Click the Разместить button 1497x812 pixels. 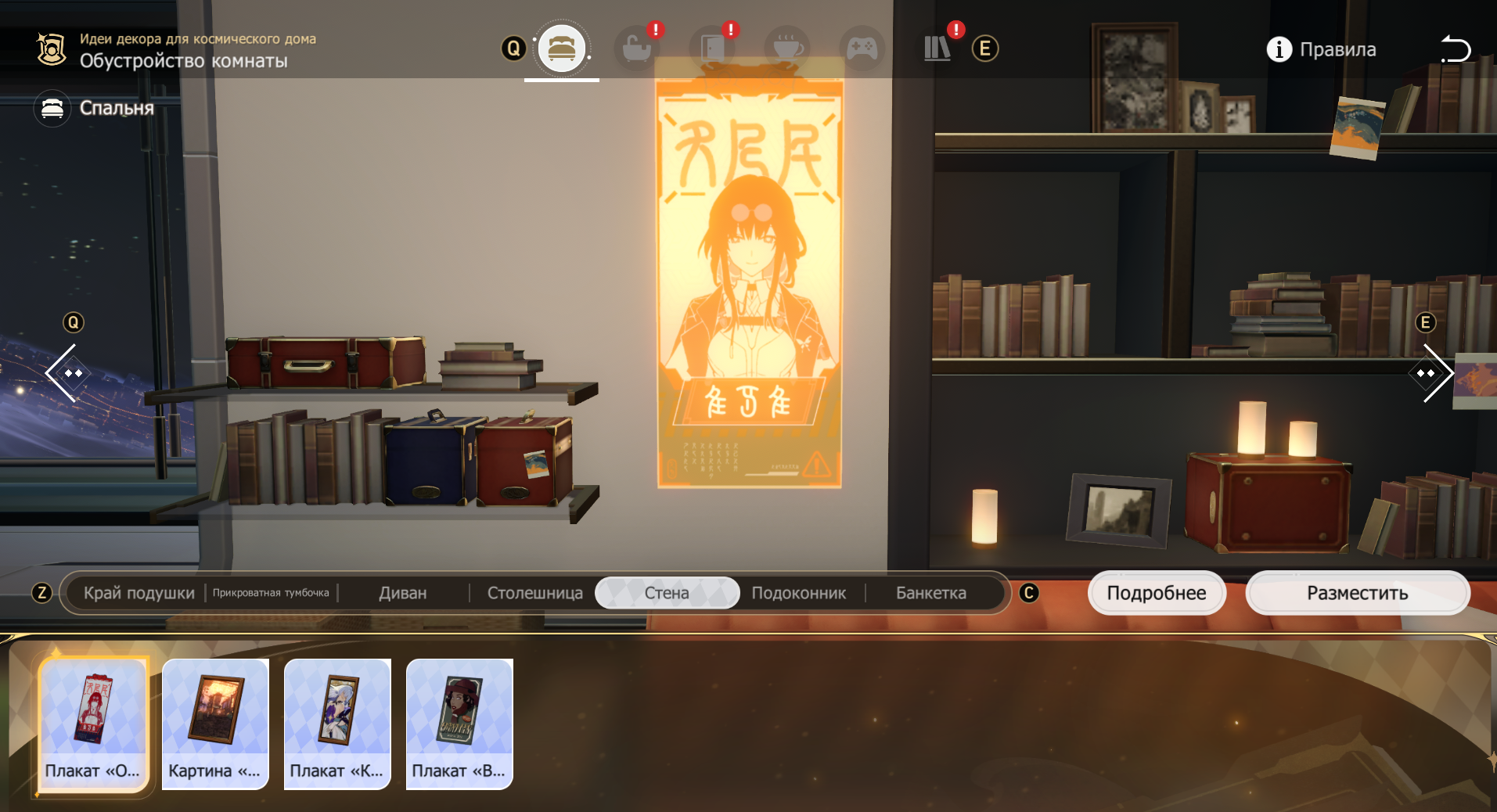1357,593
